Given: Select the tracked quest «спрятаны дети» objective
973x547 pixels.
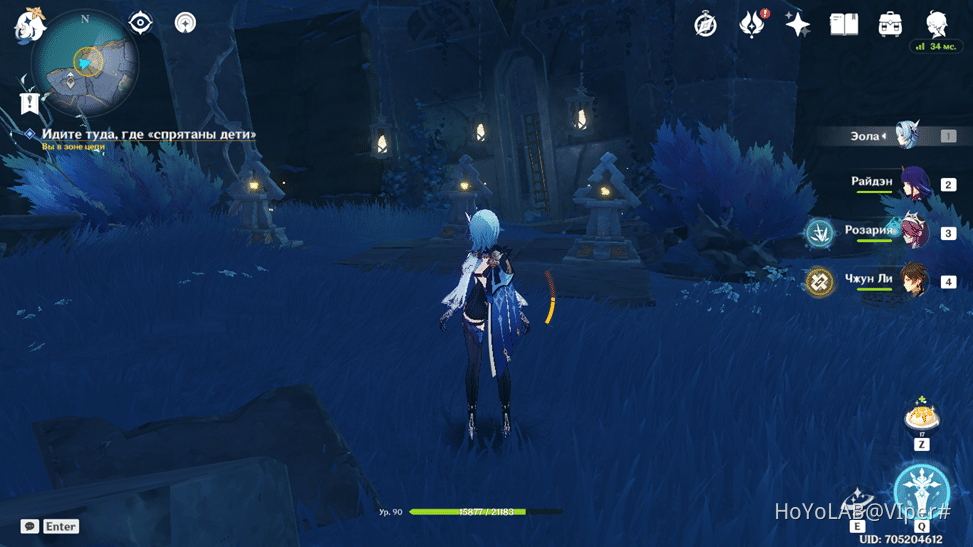Looking at the screenshot, I should tap(148, 134).
